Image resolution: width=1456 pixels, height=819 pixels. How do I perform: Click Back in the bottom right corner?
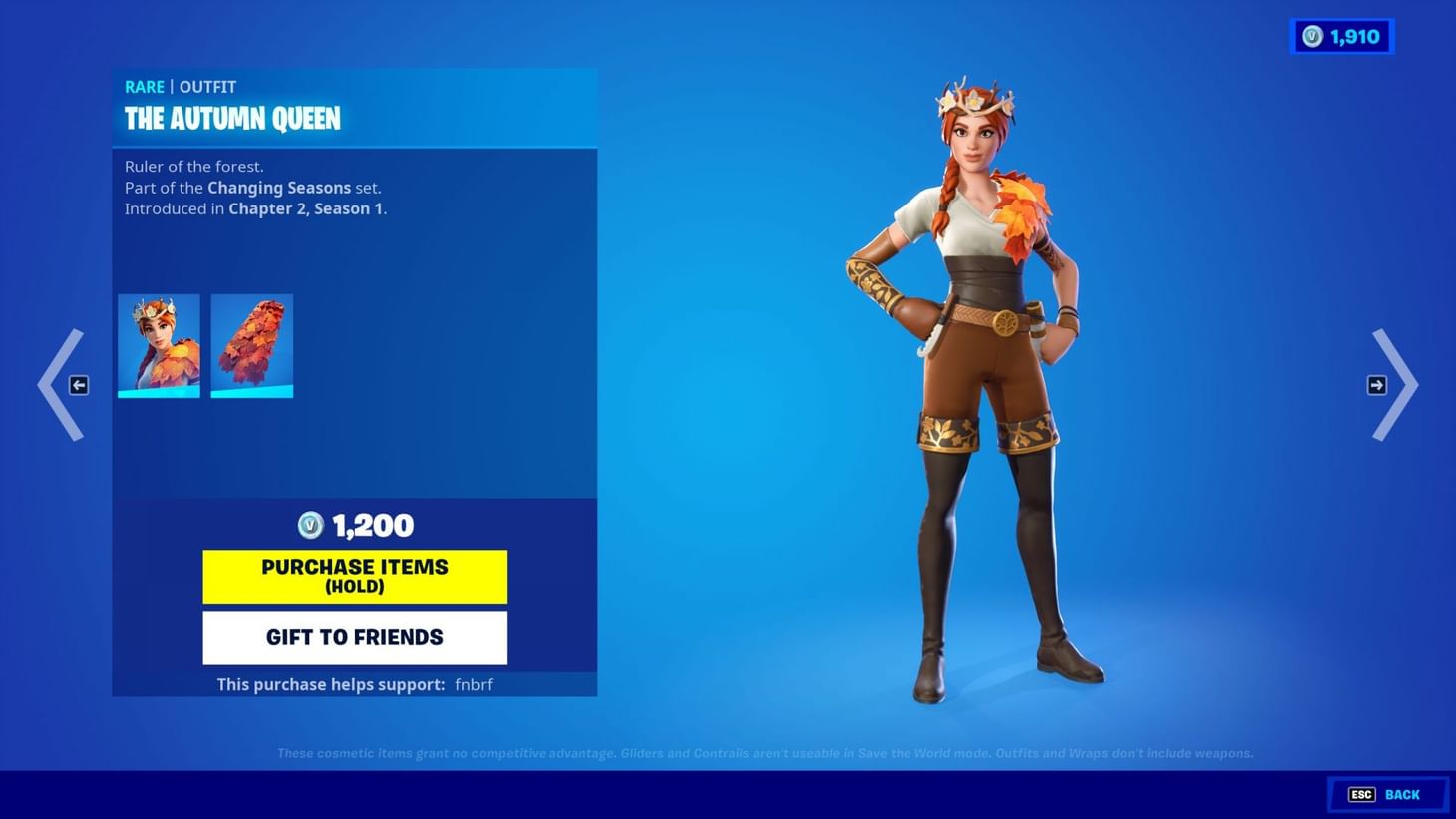1401,794
